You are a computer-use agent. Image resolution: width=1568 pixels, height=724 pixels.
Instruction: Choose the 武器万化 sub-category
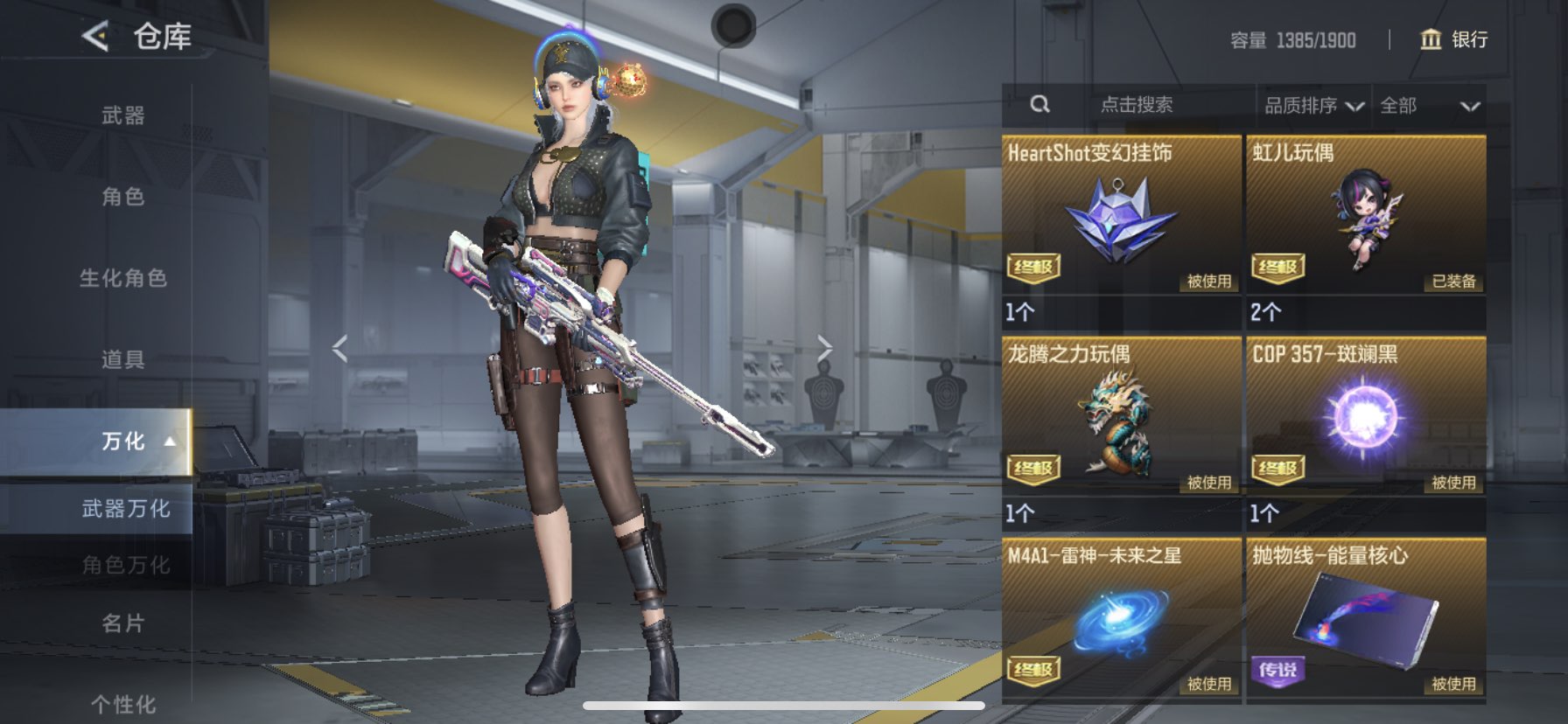coord(125,509)
